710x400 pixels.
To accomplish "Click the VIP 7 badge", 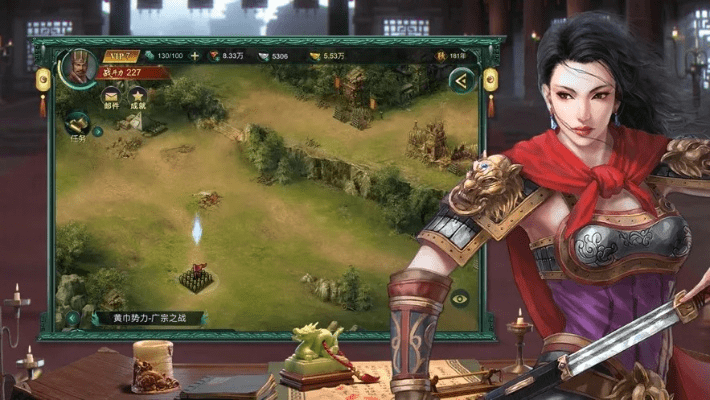I will 119,56.
